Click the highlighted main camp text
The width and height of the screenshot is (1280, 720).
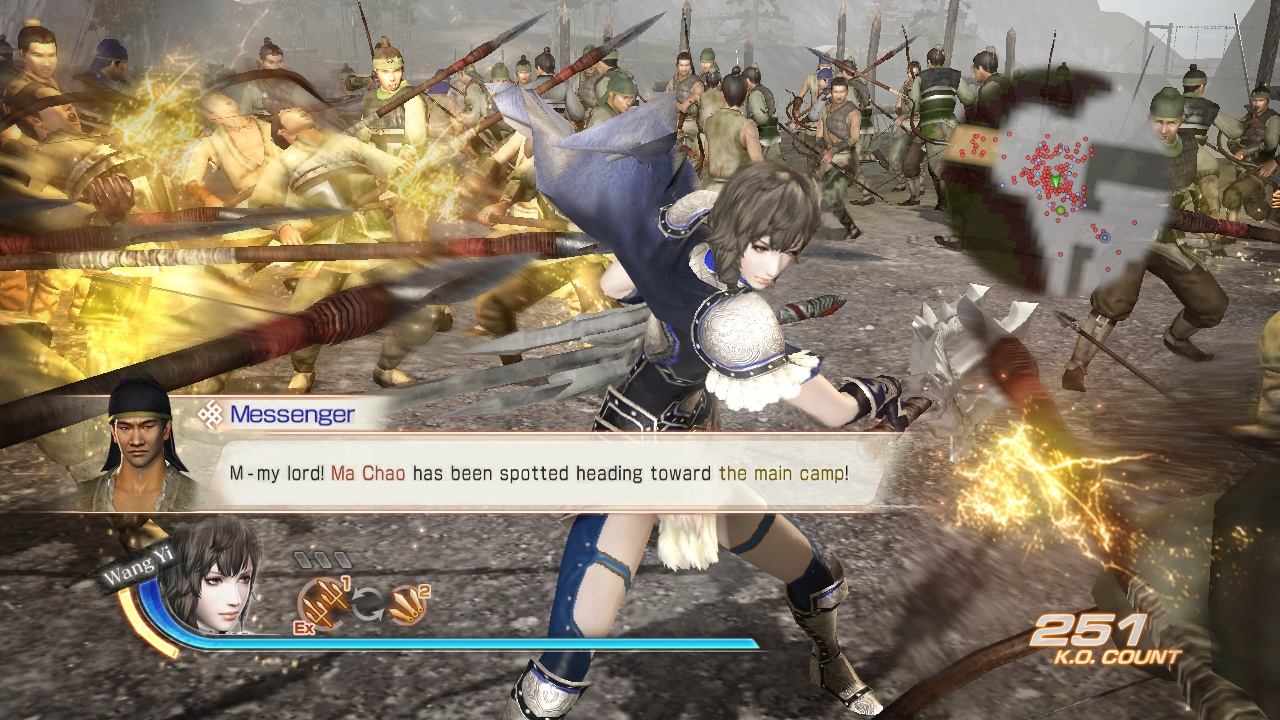[x=783, y=471]
